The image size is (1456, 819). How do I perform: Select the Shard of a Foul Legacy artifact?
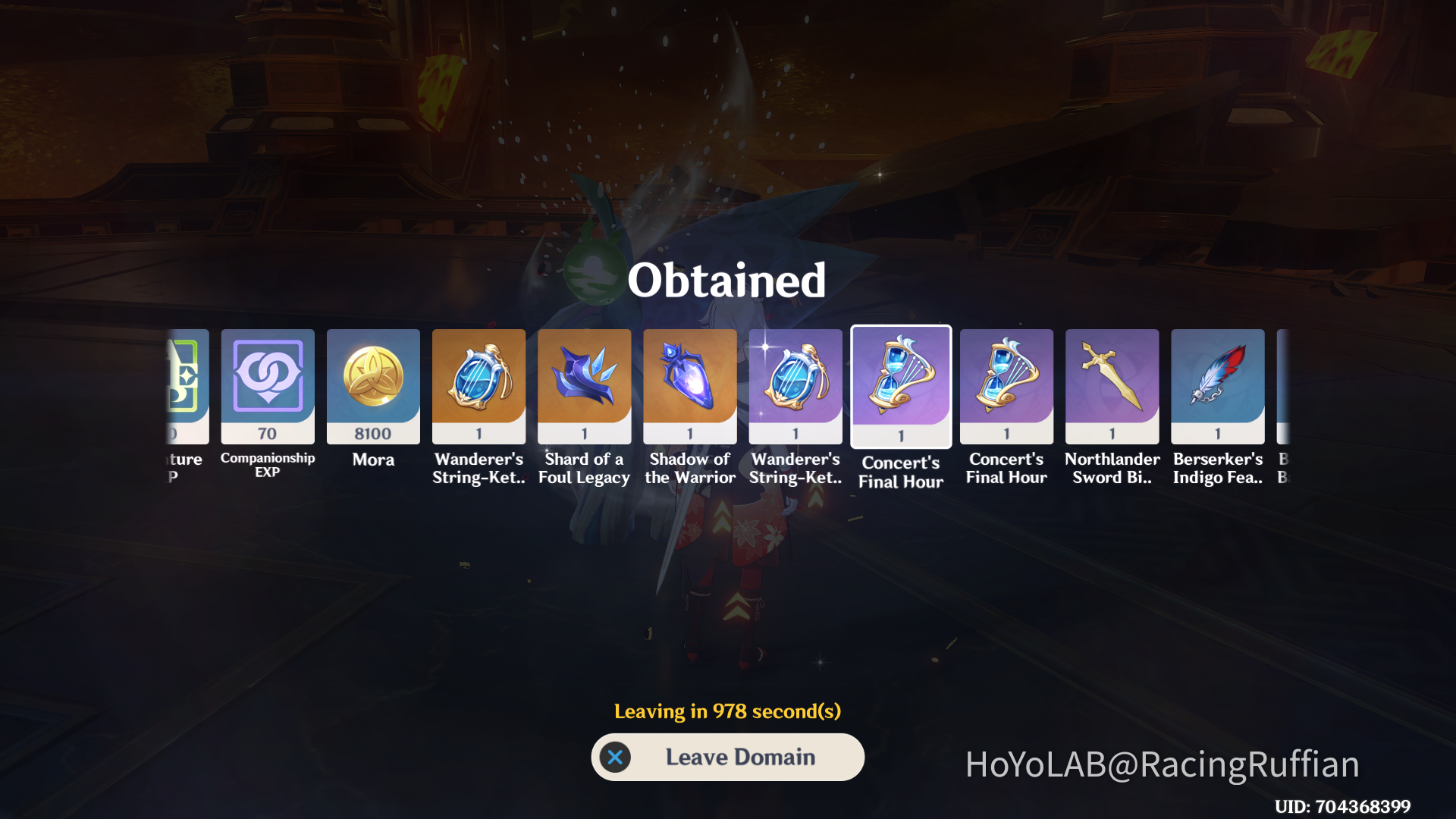(x=584, y=386)
